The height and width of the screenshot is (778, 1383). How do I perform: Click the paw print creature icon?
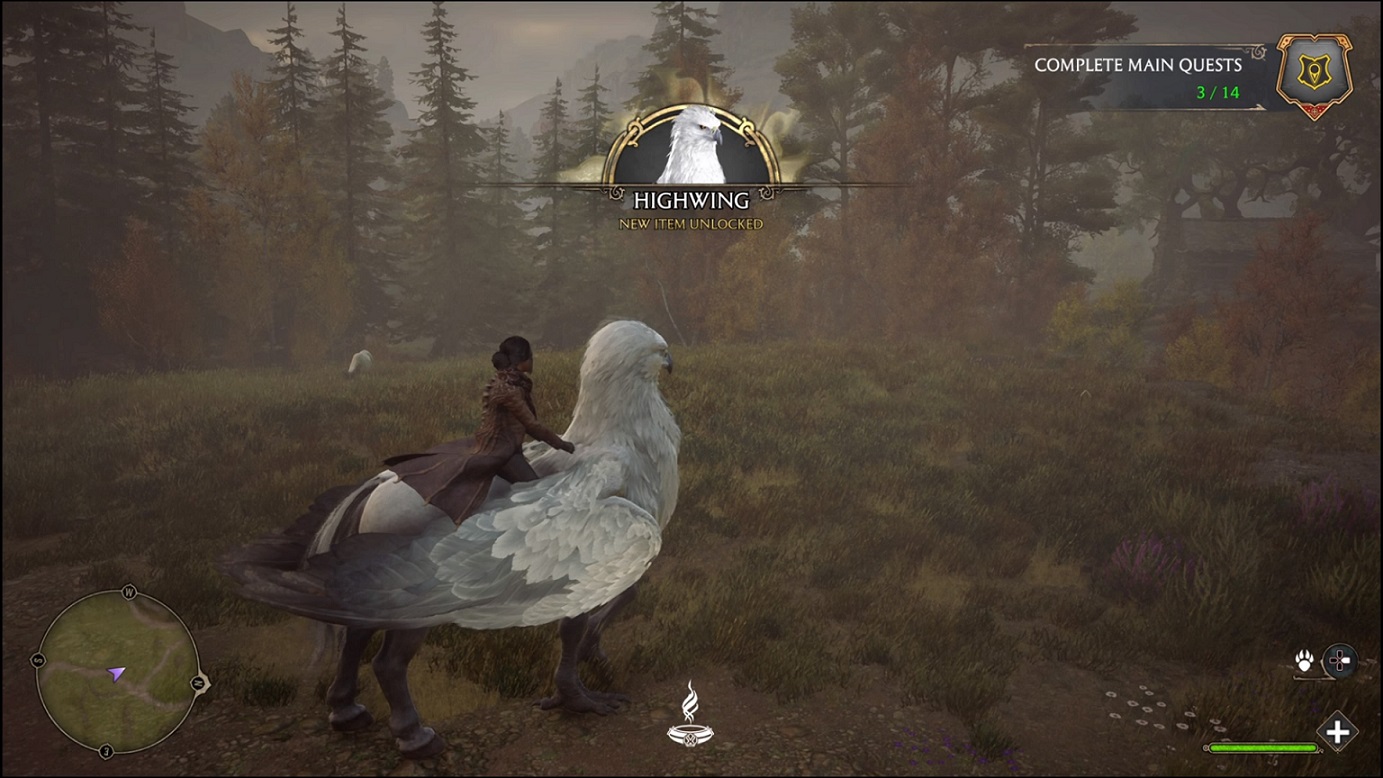pos(1304,660)
